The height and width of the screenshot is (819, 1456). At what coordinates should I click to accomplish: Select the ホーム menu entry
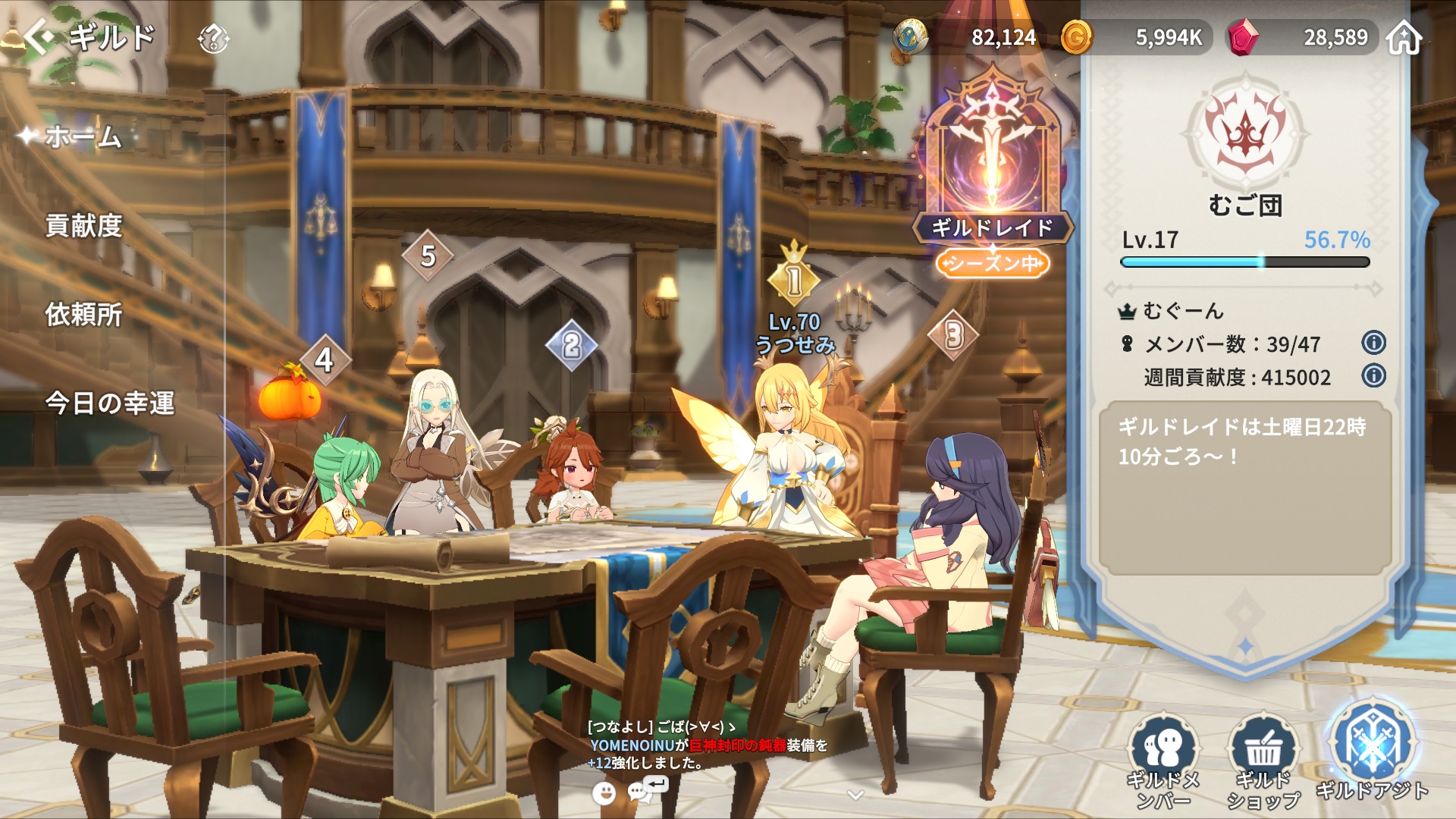[x=83, y=137]
